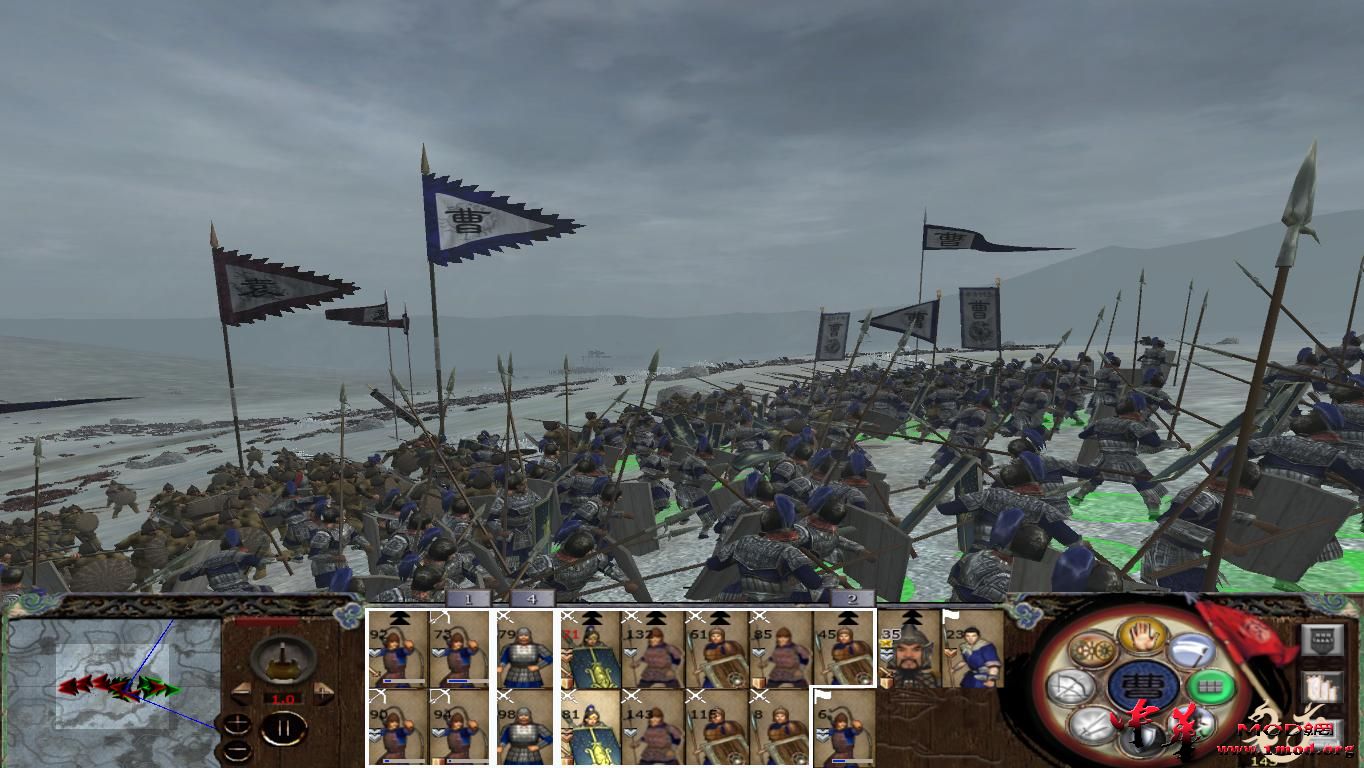Zoom out the minimap with minus button
Viewport: 1364px width, 768px height.
pos(237,751)
